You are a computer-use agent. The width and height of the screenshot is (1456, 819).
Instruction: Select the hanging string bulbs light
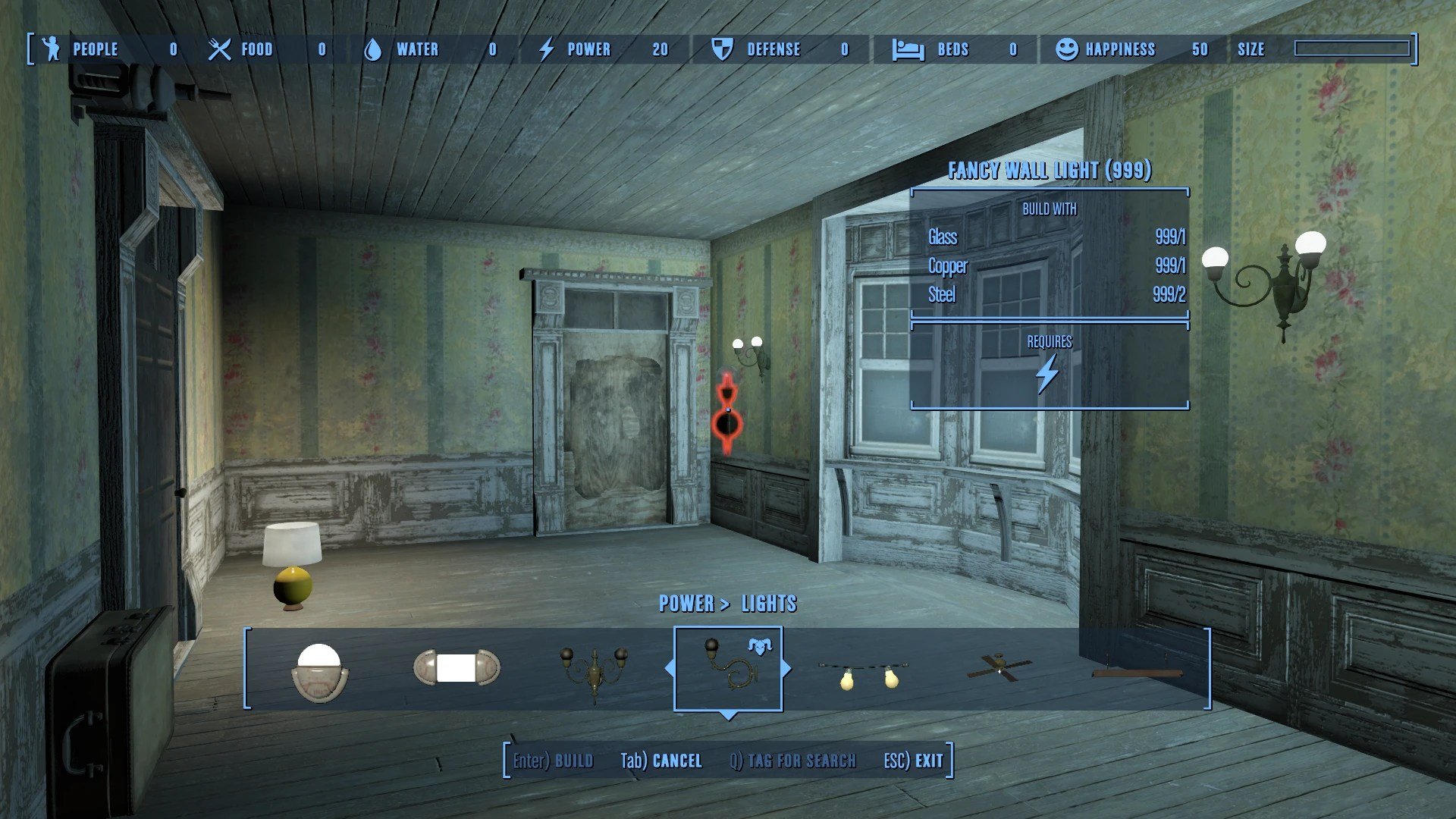(x=864, y=673)
